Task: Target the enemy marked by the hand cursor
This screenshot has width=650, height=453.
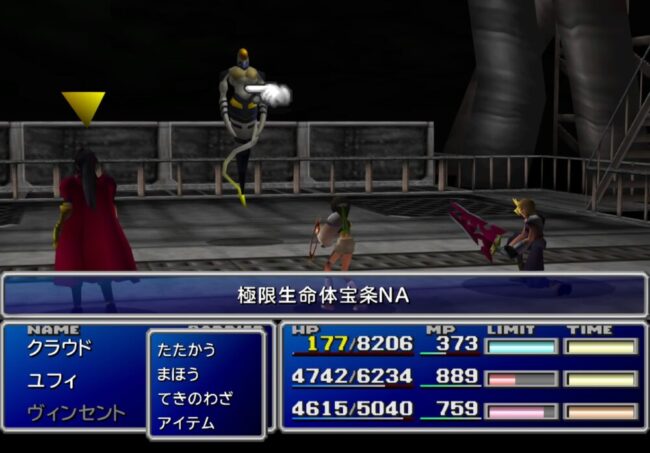Action: pyautogui.click(x=240, y=110)
